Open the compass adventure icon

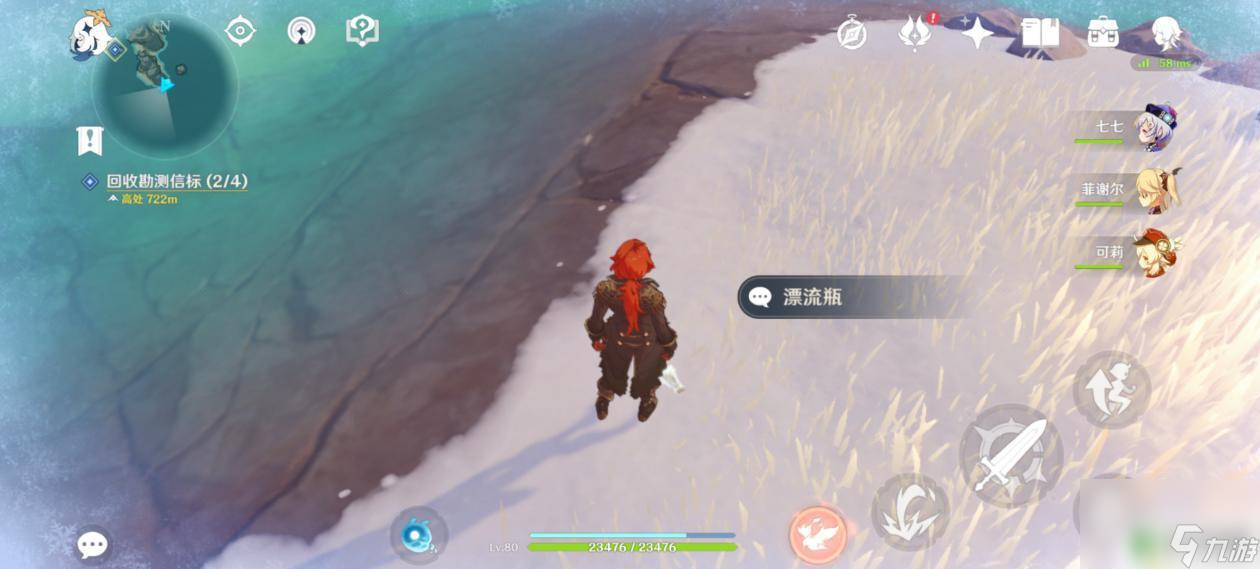(852, 33)
